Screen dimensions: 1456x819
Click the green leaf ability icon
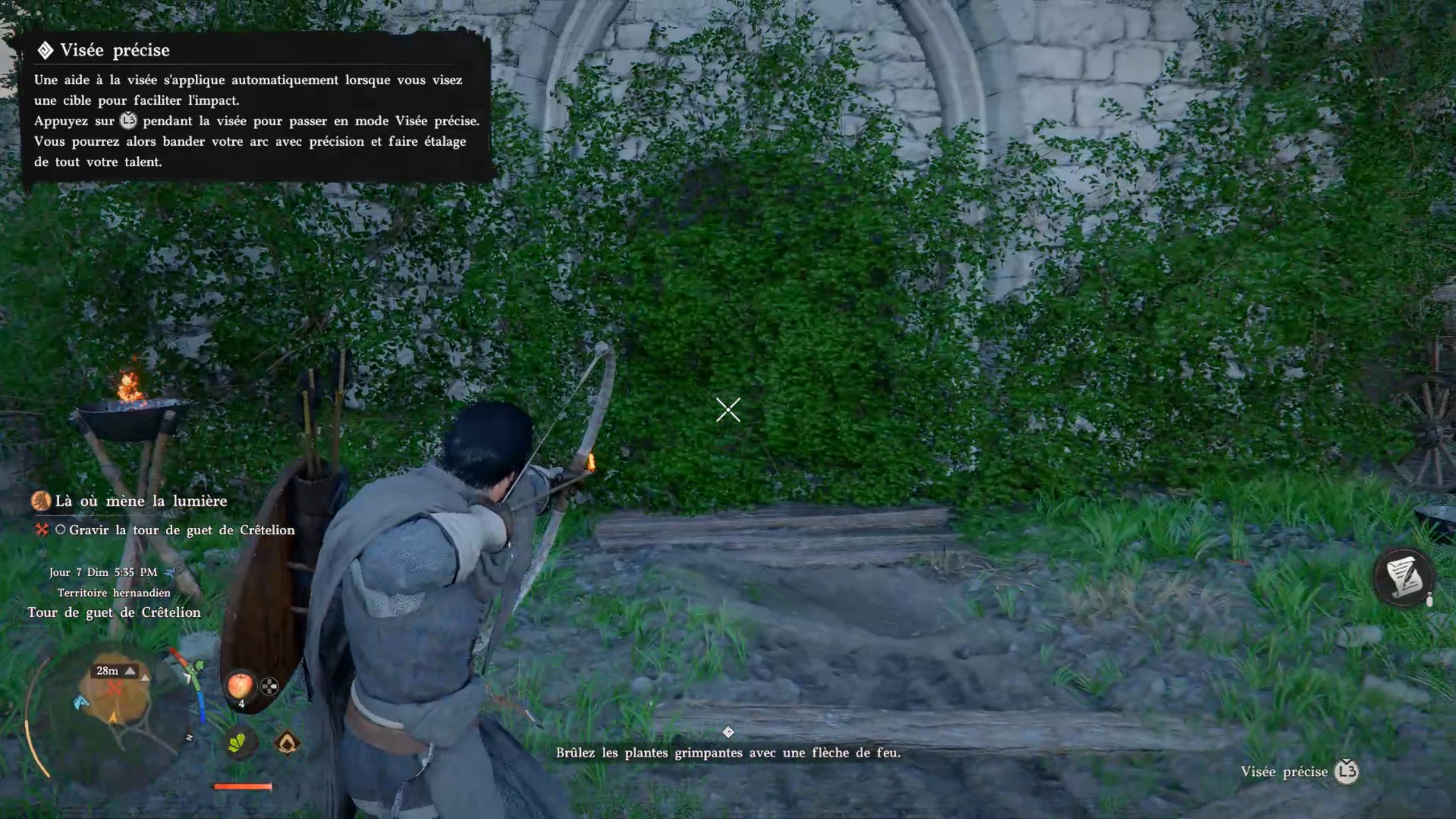coord(238,742)
